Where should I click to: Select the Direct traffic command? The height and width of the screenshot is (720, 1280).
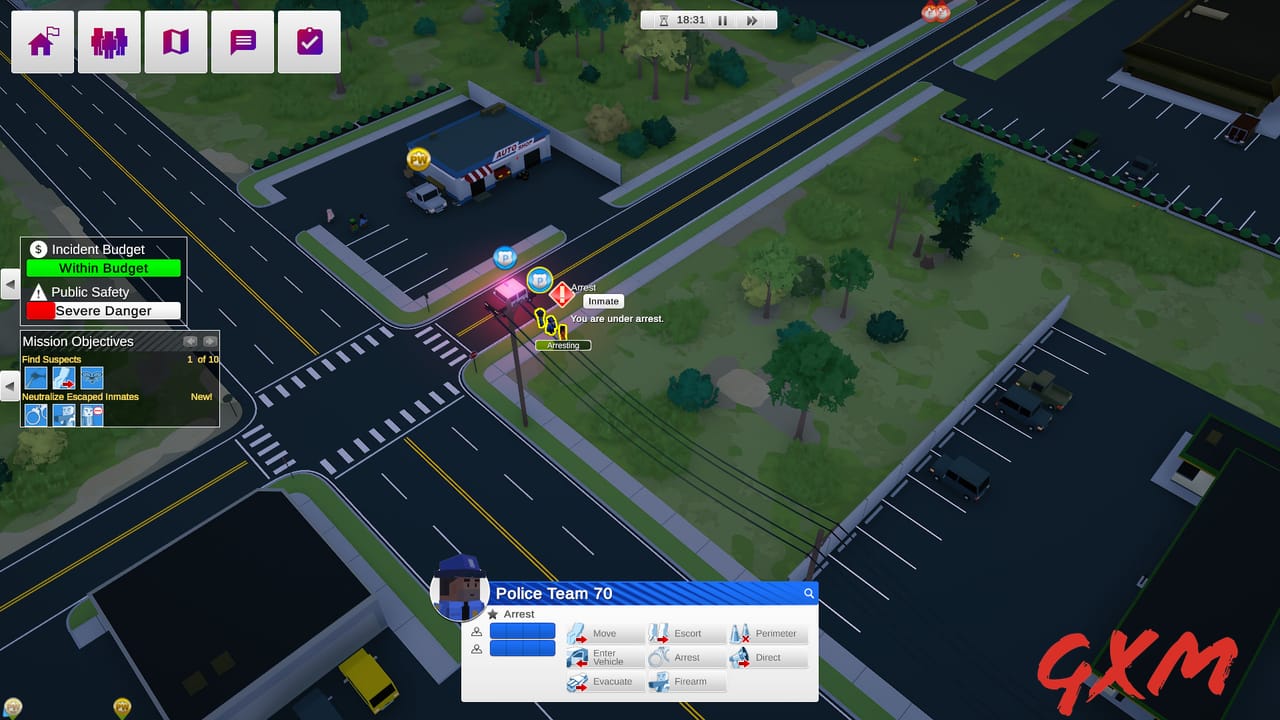768,657
